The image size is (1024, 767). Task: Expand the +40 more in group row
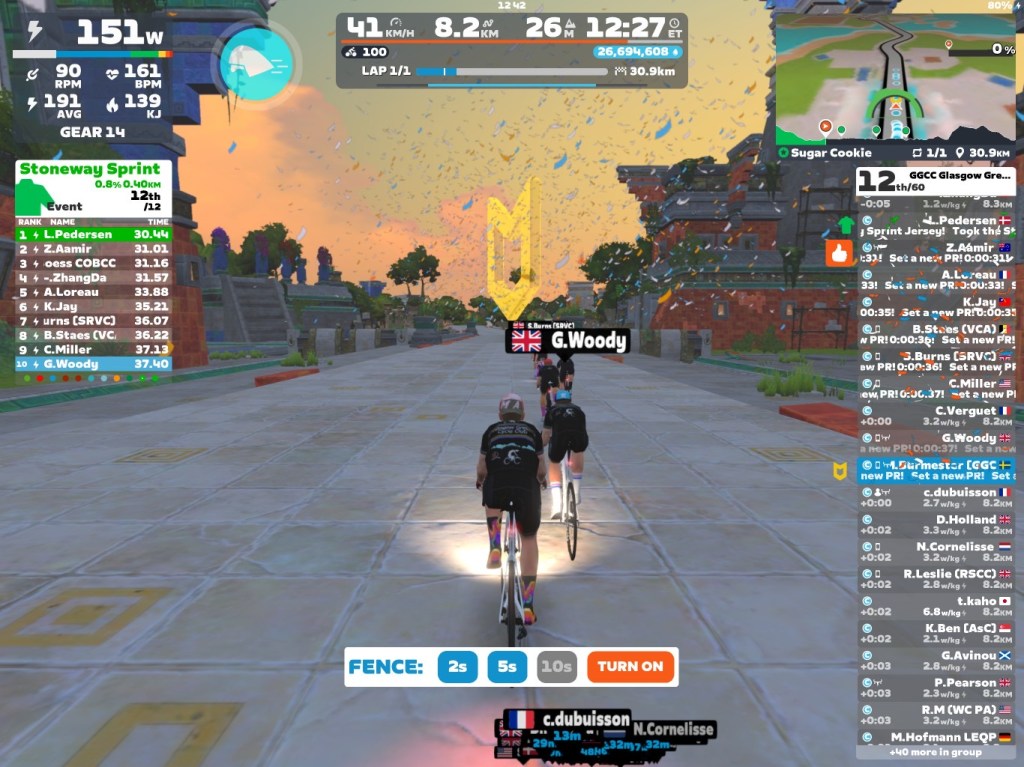point(935,752)
